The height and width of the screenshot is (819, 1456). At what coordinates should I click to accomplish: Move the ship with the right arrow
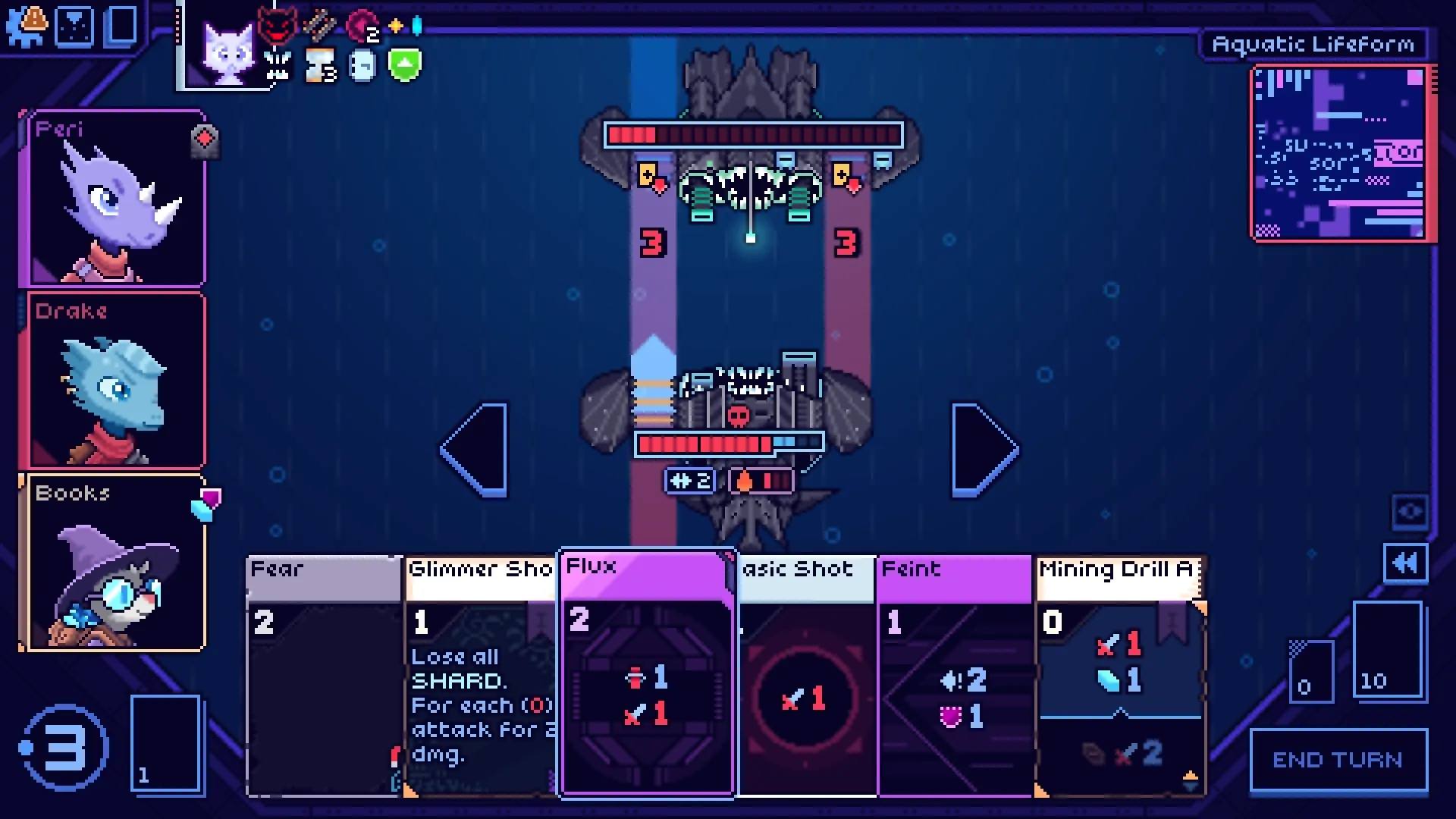(x=984, y=450)
